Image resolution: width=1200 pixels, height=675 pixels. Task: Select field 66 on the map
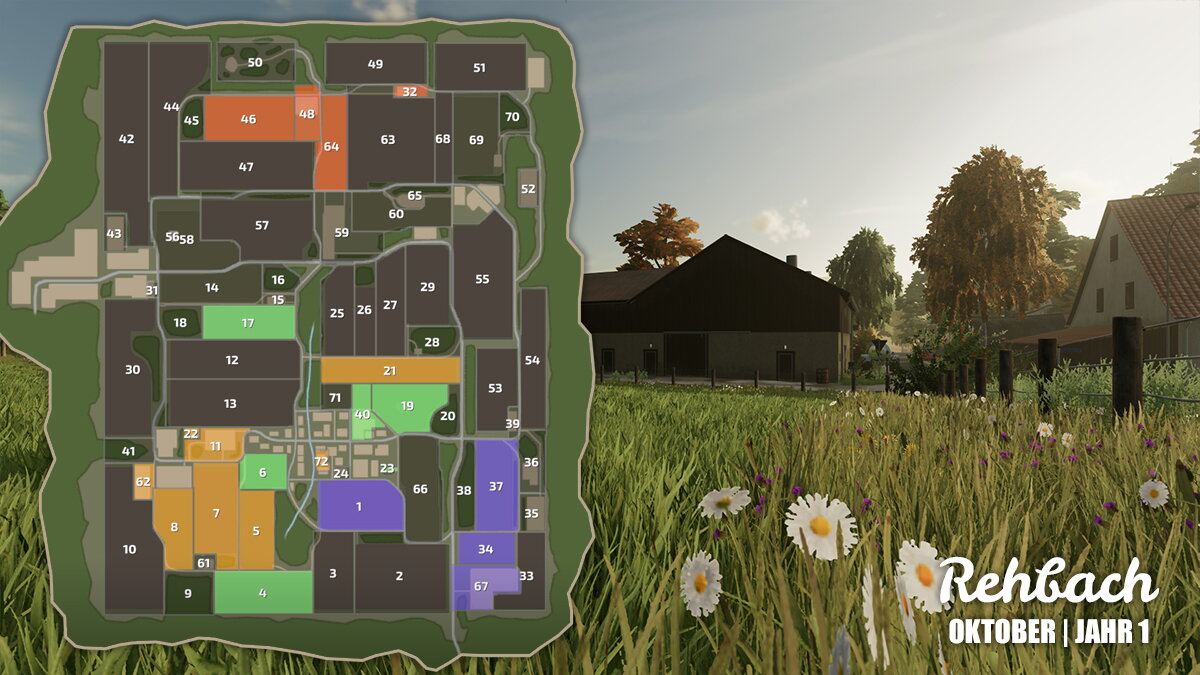(420, 489)
